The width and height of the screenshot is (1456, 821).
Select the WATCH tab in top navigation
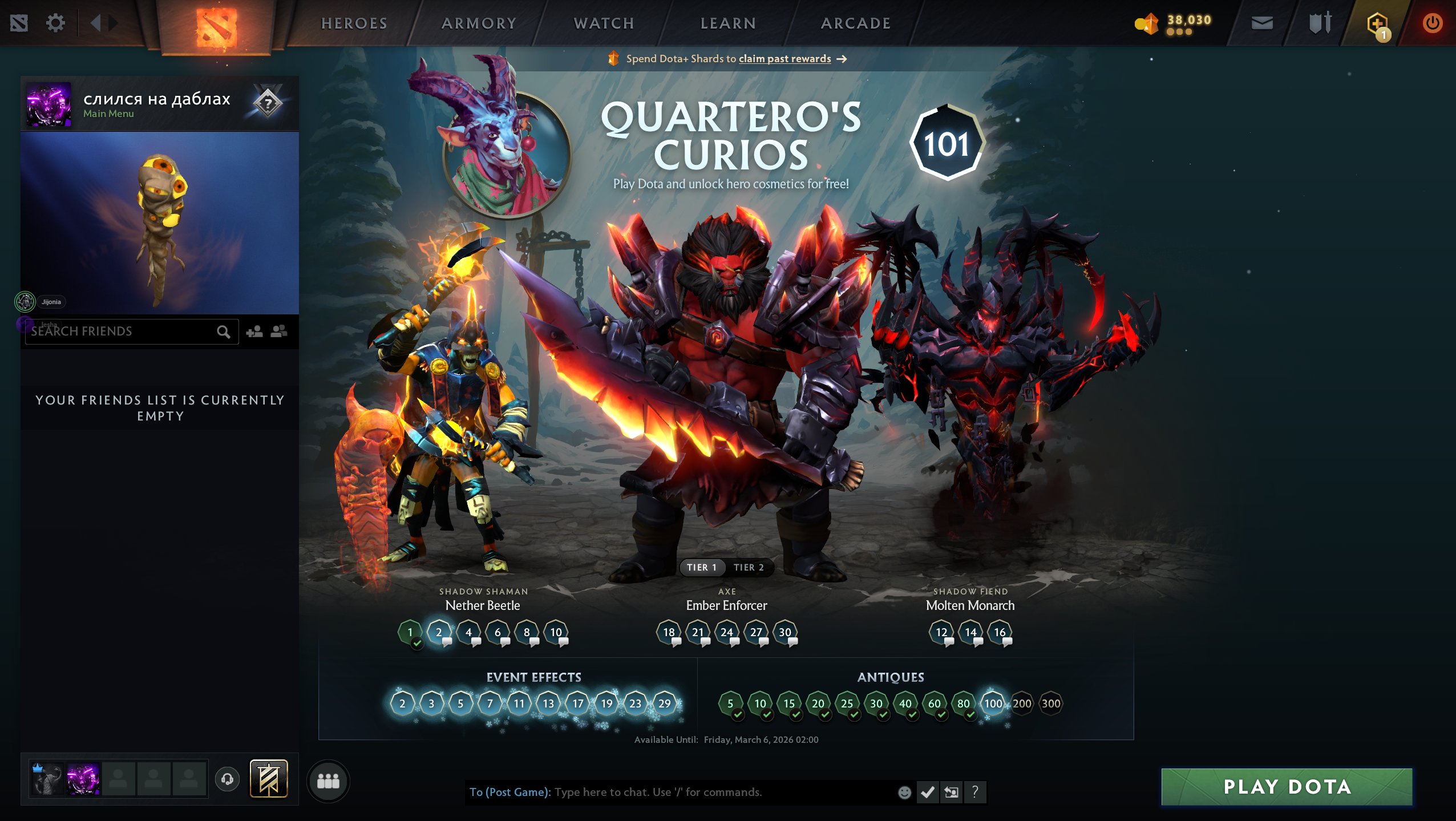[x=603, y=23]
